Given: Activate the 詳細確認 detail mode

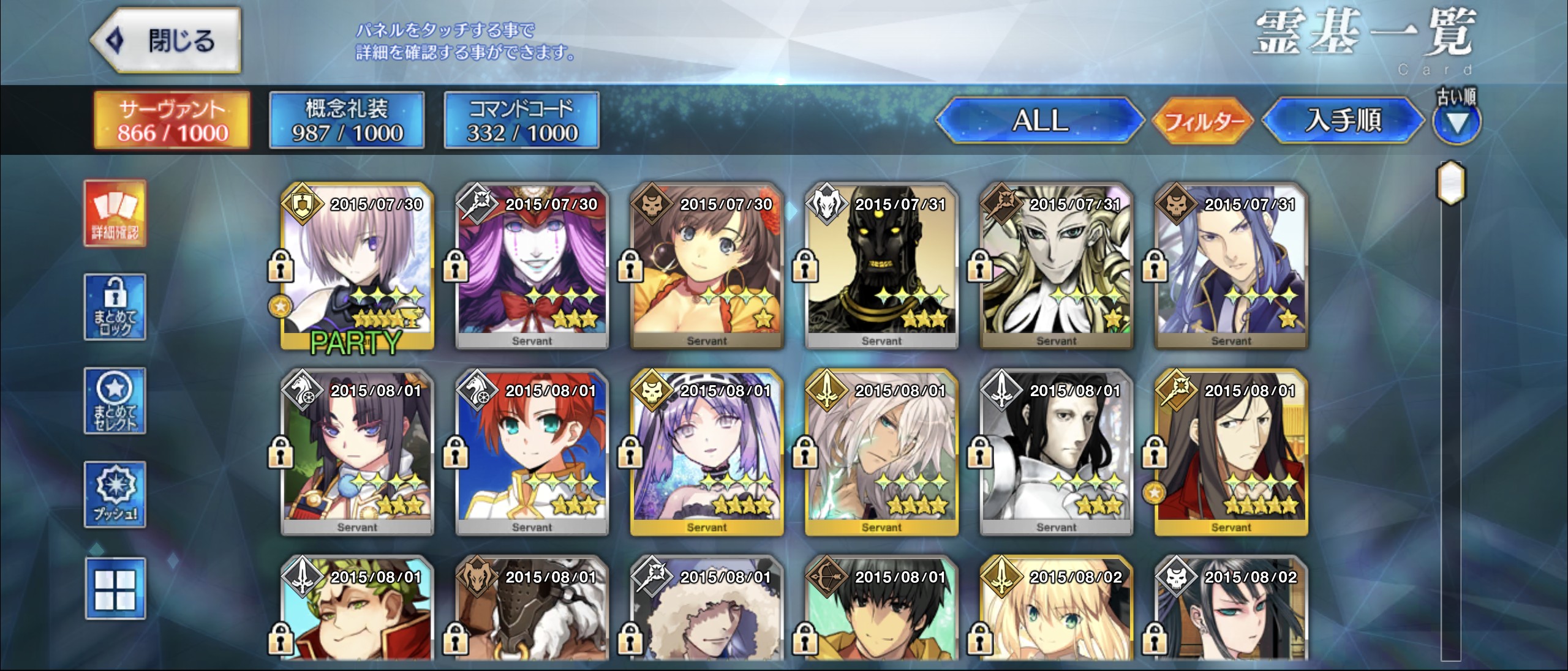Looking at the screenshot, I should [x=115, y=213].
